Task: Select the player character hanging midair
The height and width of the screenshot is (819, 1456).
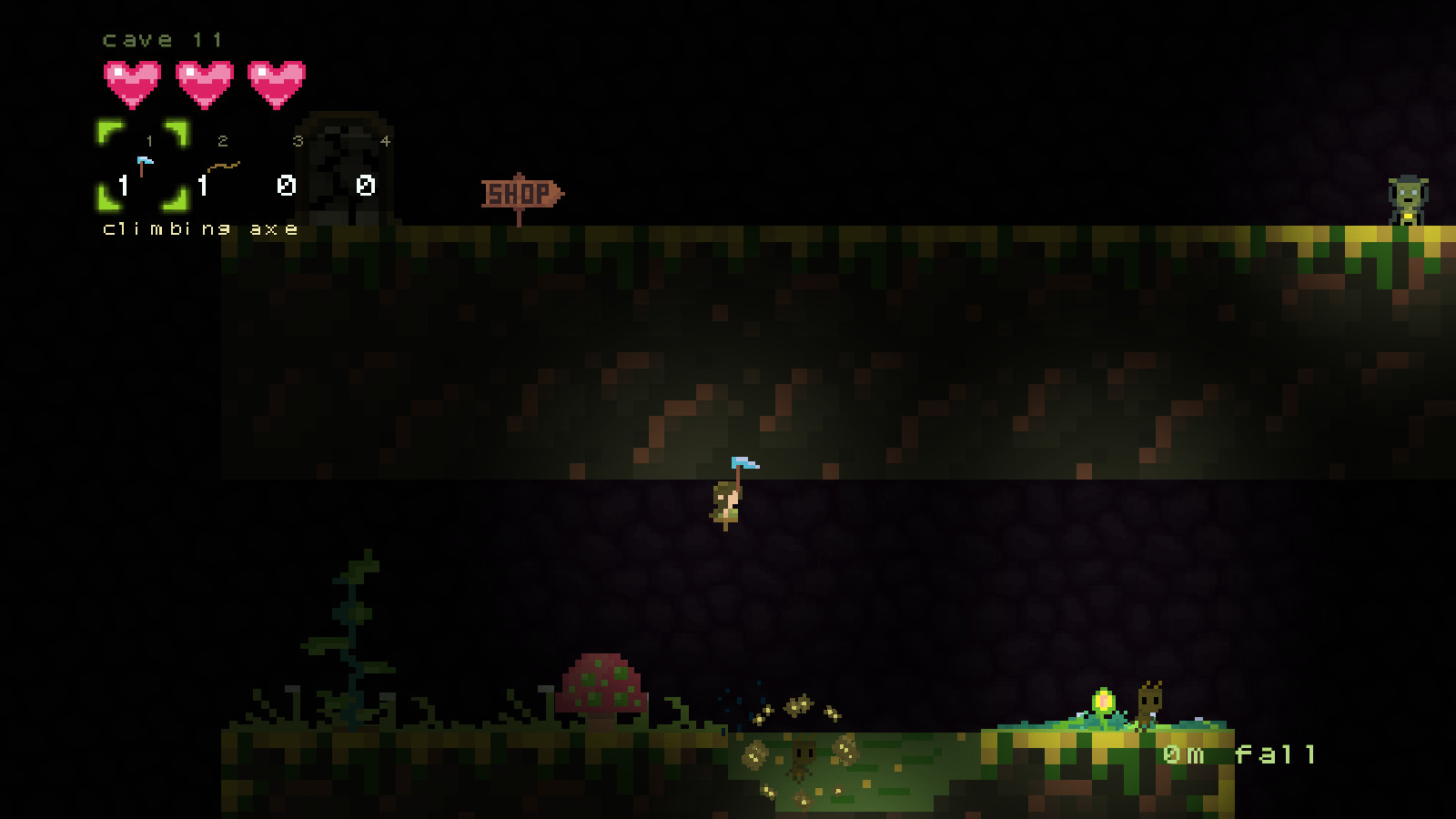Action: click(x=725, y=502)
